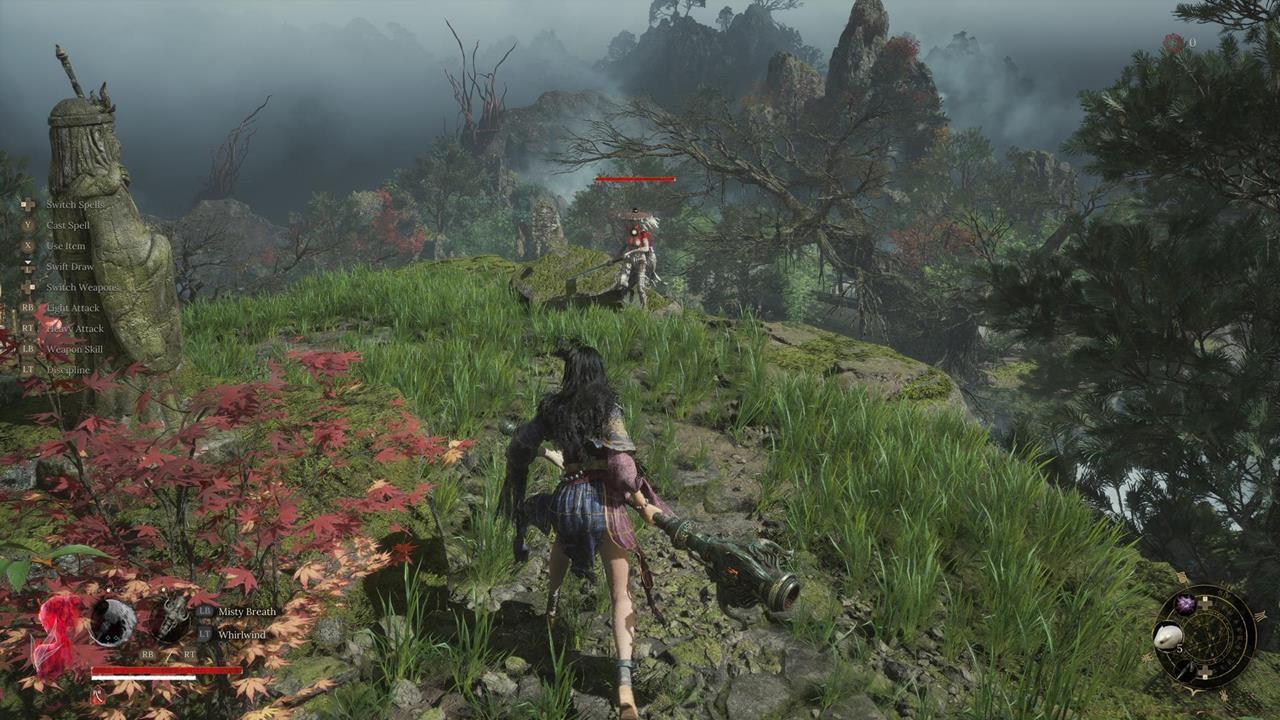This screenshot has height=720, width=1280.
Task: Select the Discipline entry in the controls list
Action: click(x=67, y=371)
